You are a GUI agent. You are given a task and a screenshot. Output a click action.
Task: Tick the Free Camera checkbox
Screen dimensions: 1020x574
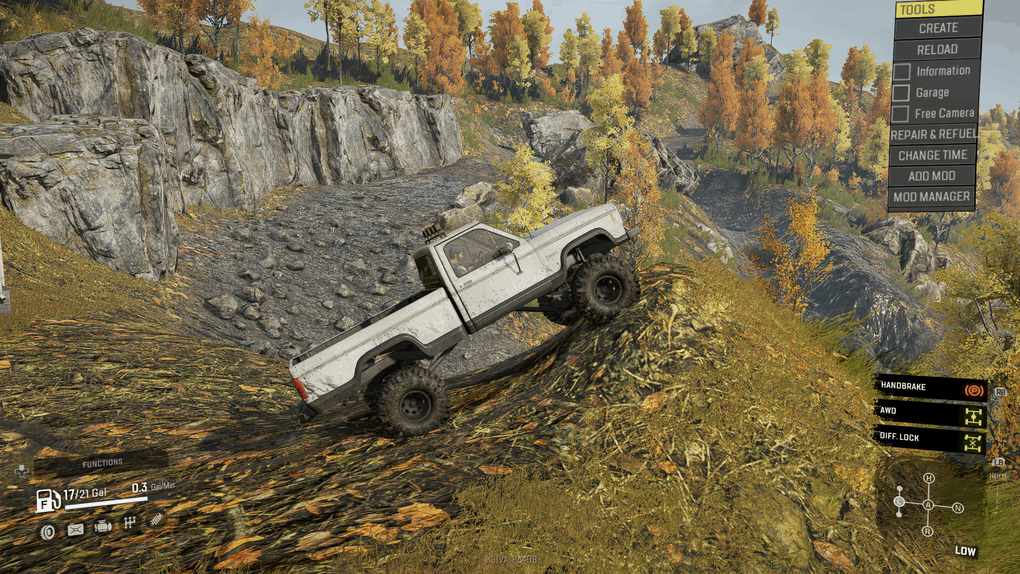[901, 114]
